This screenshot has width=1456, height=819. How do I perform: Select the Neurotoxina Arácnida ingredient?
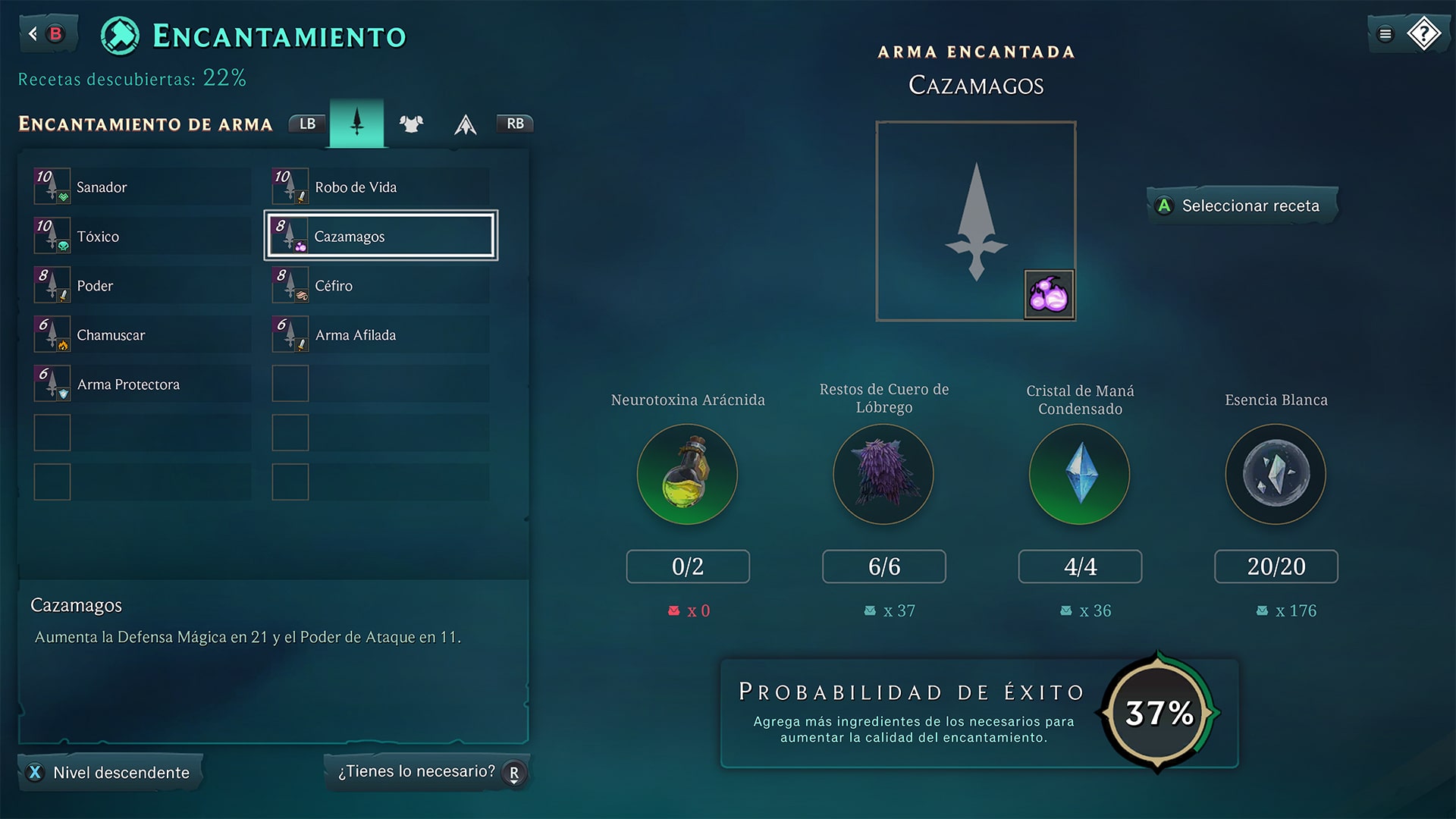click(687, 475)
